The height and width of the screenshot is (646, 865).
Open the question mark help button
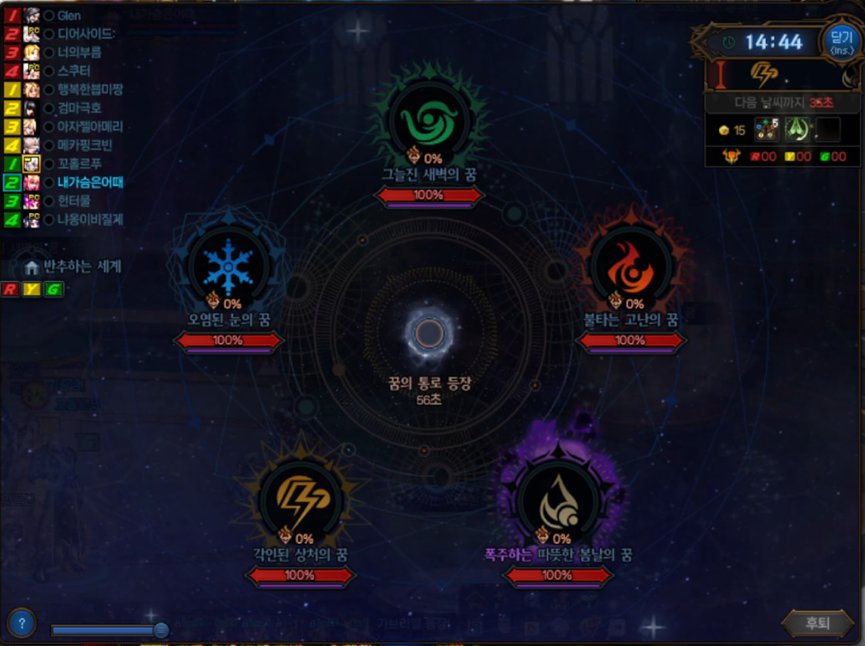pos(21,622)
